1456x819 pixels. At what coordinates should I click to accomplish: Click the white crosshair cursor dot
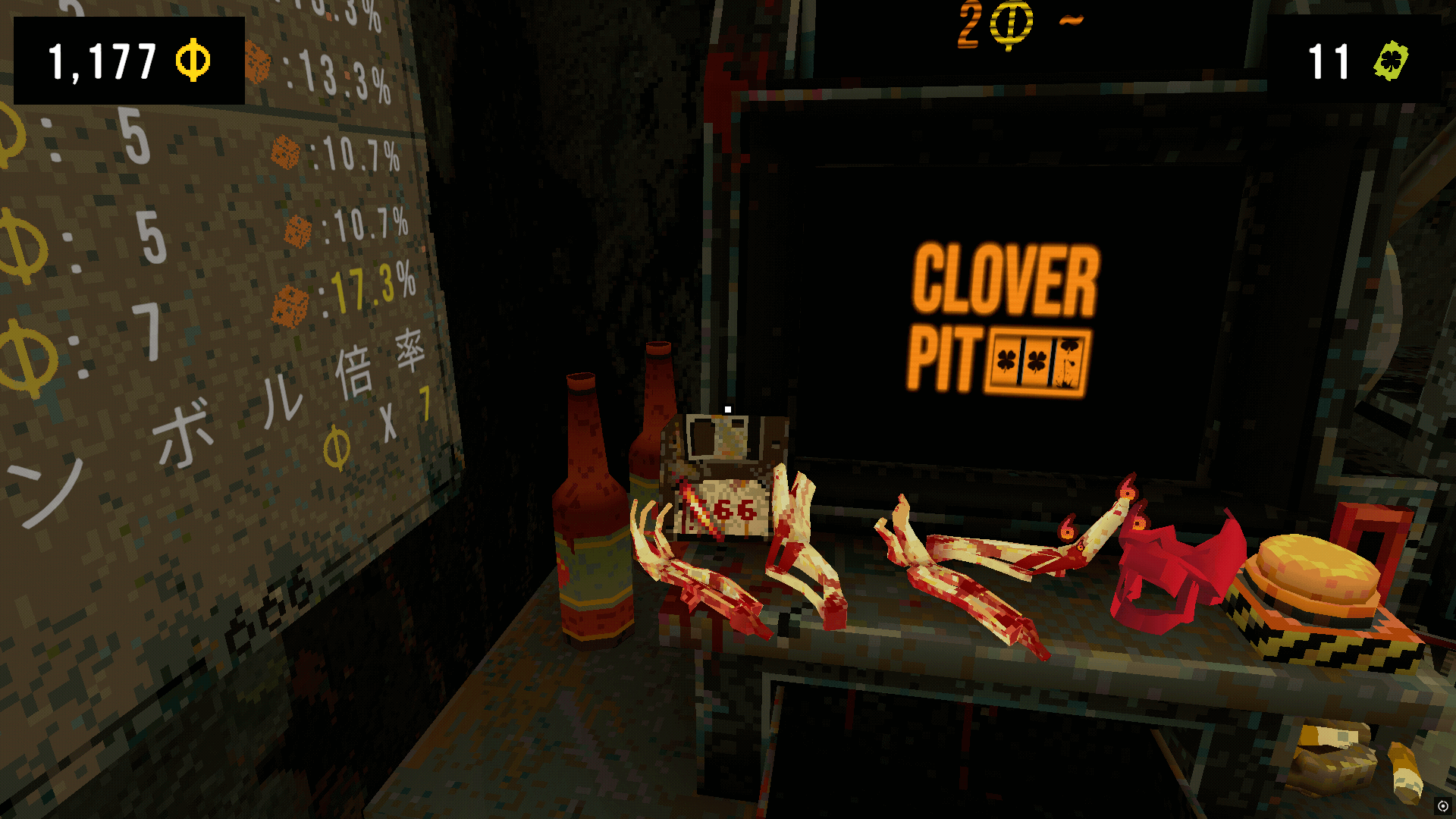pos(729,408)
